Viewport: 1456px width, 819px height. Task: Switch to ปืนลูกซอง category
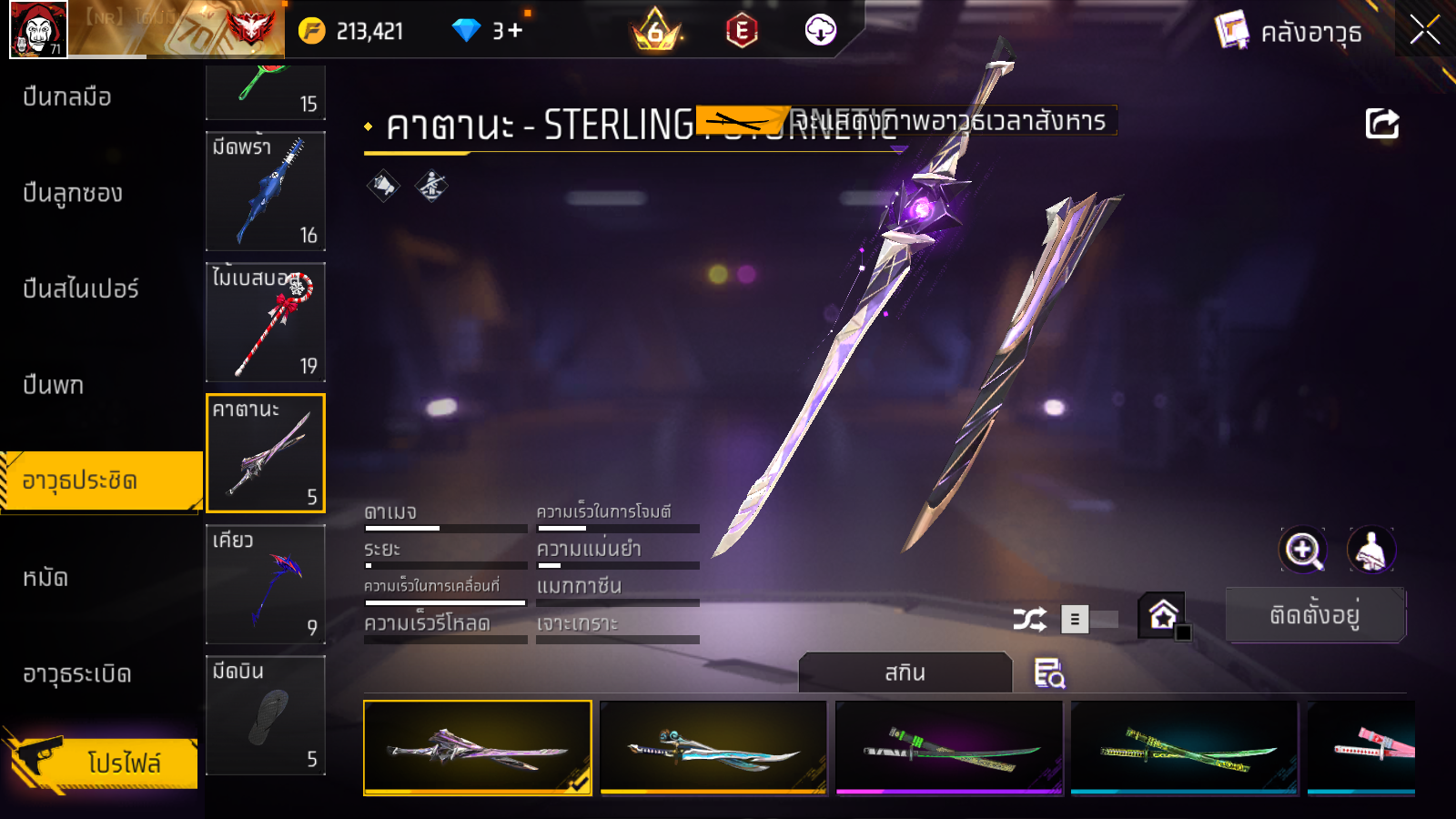73,193
